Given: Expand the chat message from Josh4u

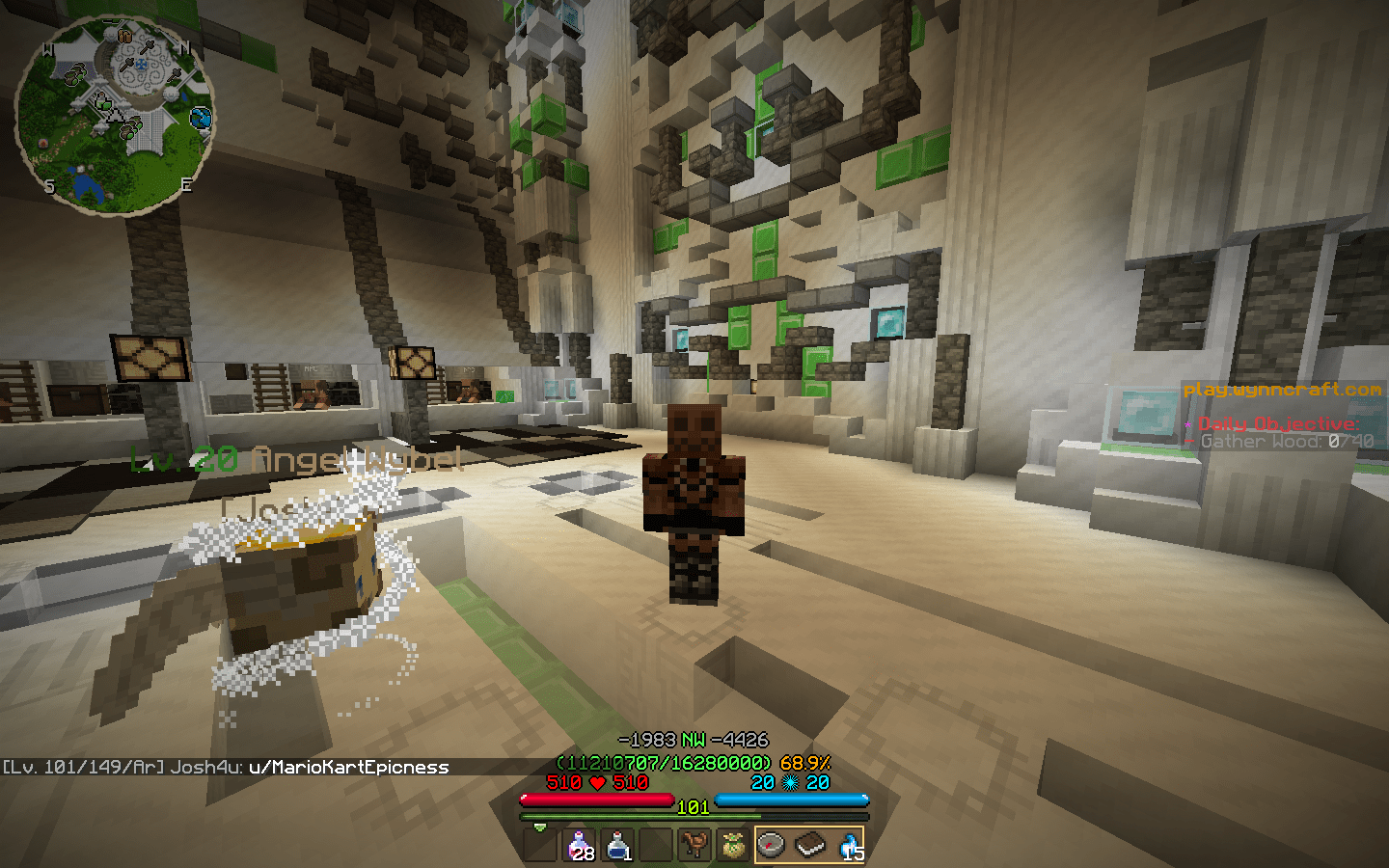Looking at the screenshot, I should 225,768.
